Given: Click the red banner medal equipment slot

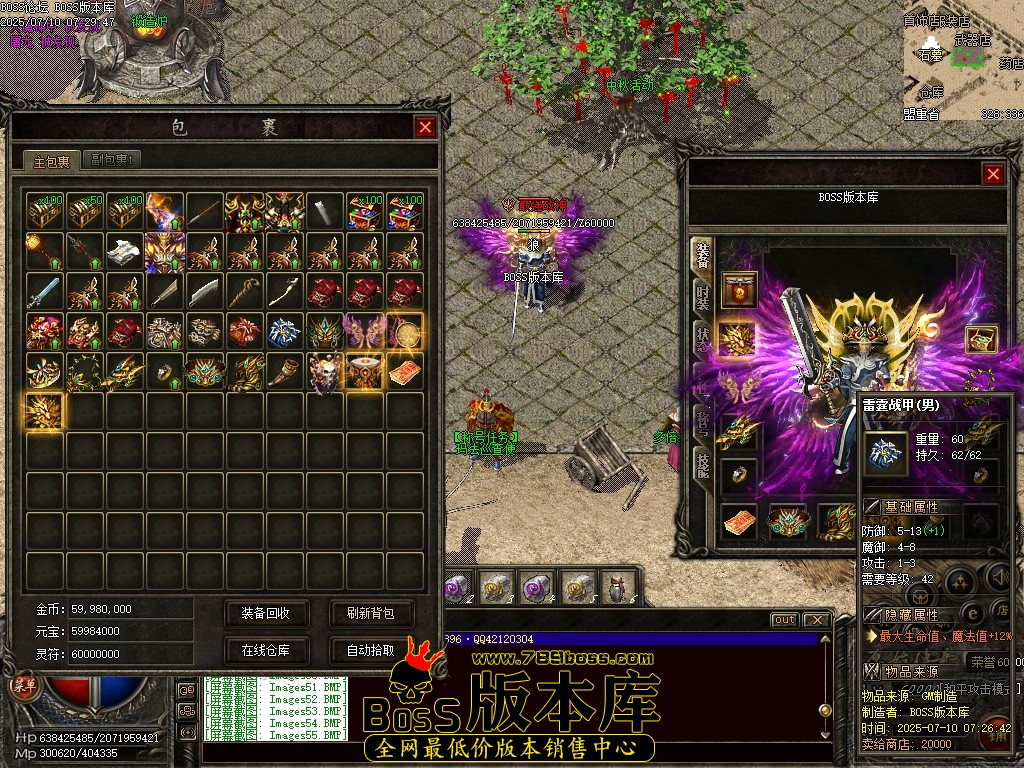Looking at the screenshot, I should pos(740,289).
